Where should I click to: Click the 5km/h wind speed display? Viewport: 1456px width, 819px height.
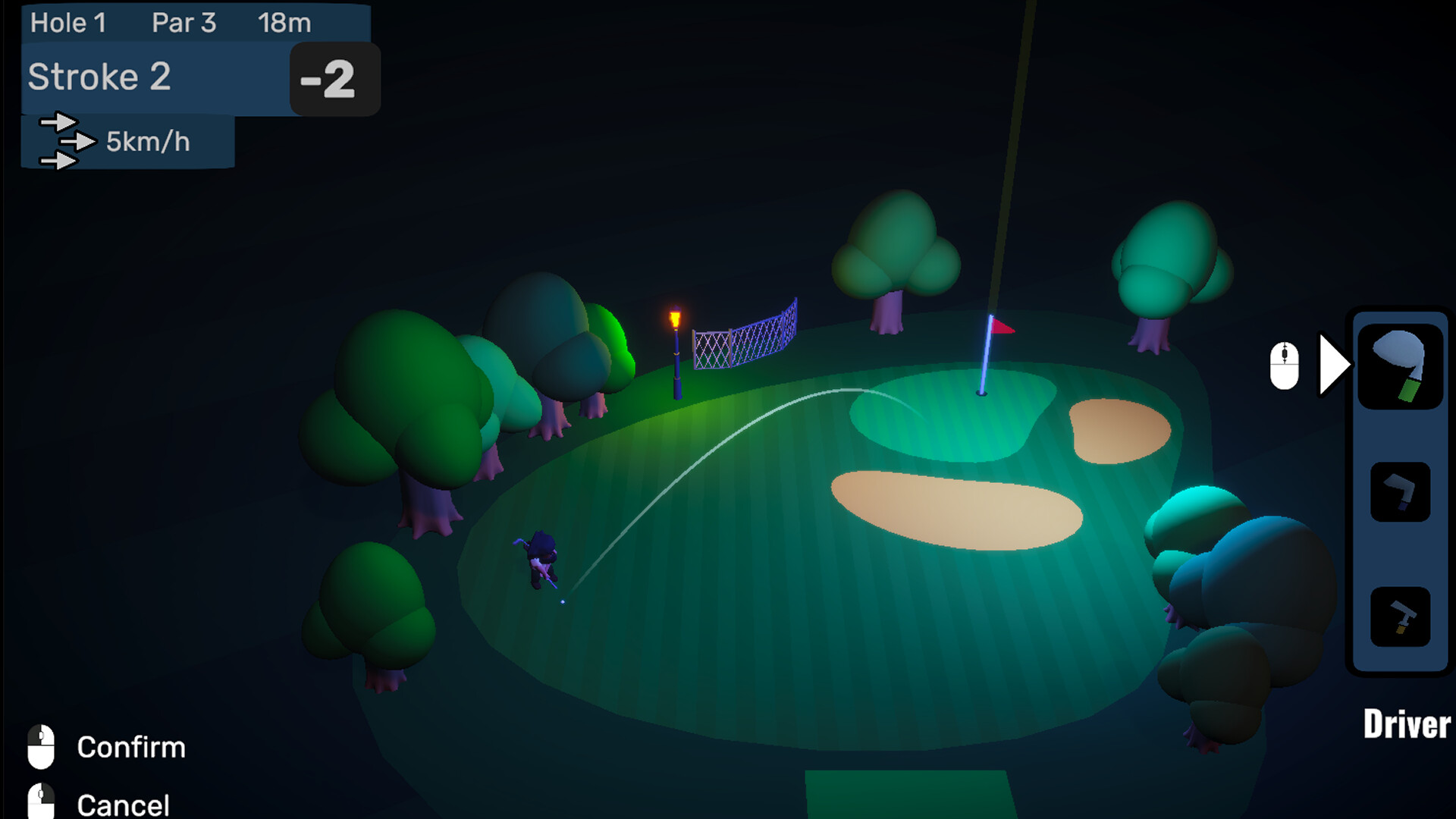pos(149,141)
